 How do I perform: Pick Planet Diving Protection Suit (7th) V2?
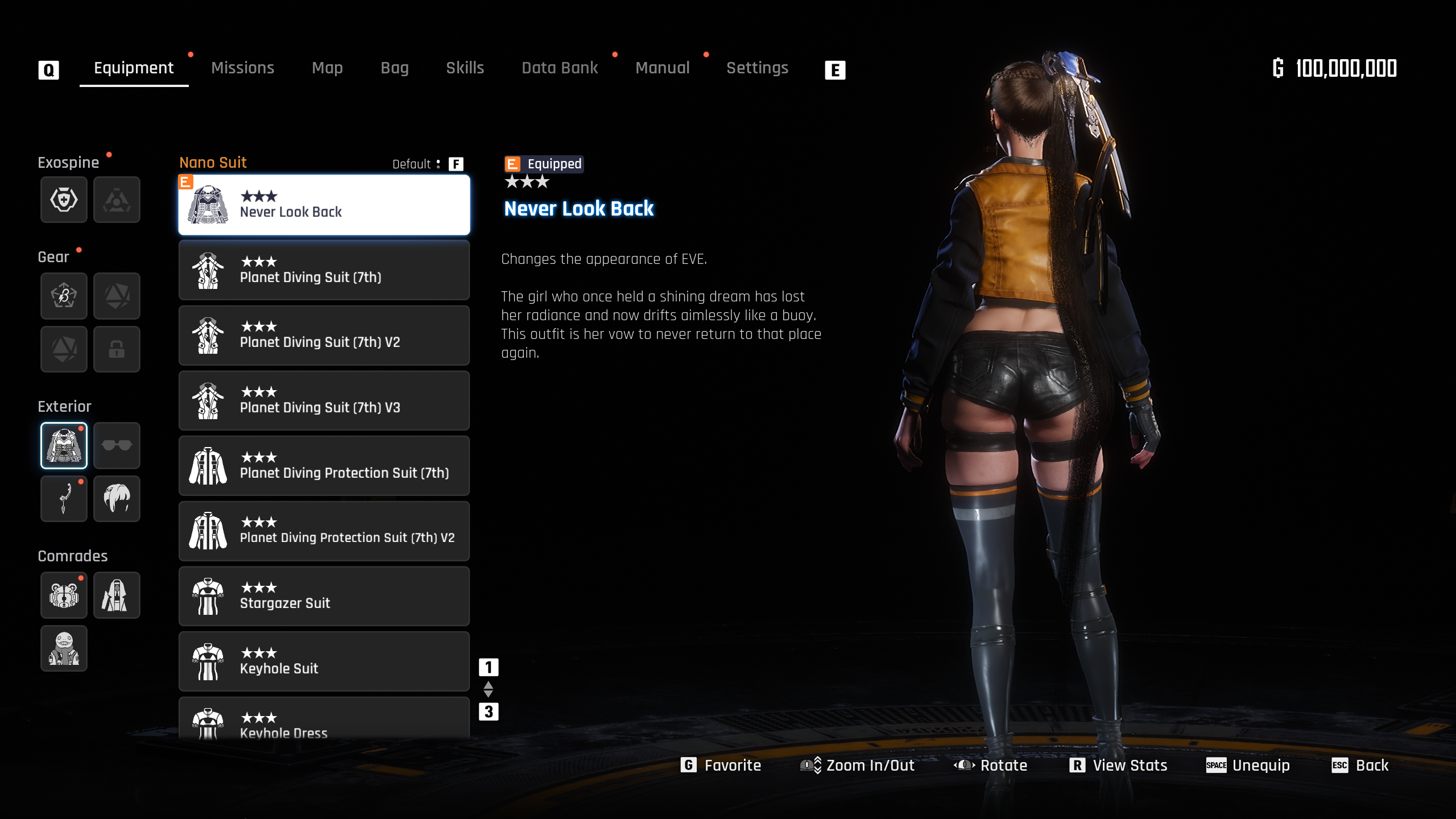click(x=324, y=531)
